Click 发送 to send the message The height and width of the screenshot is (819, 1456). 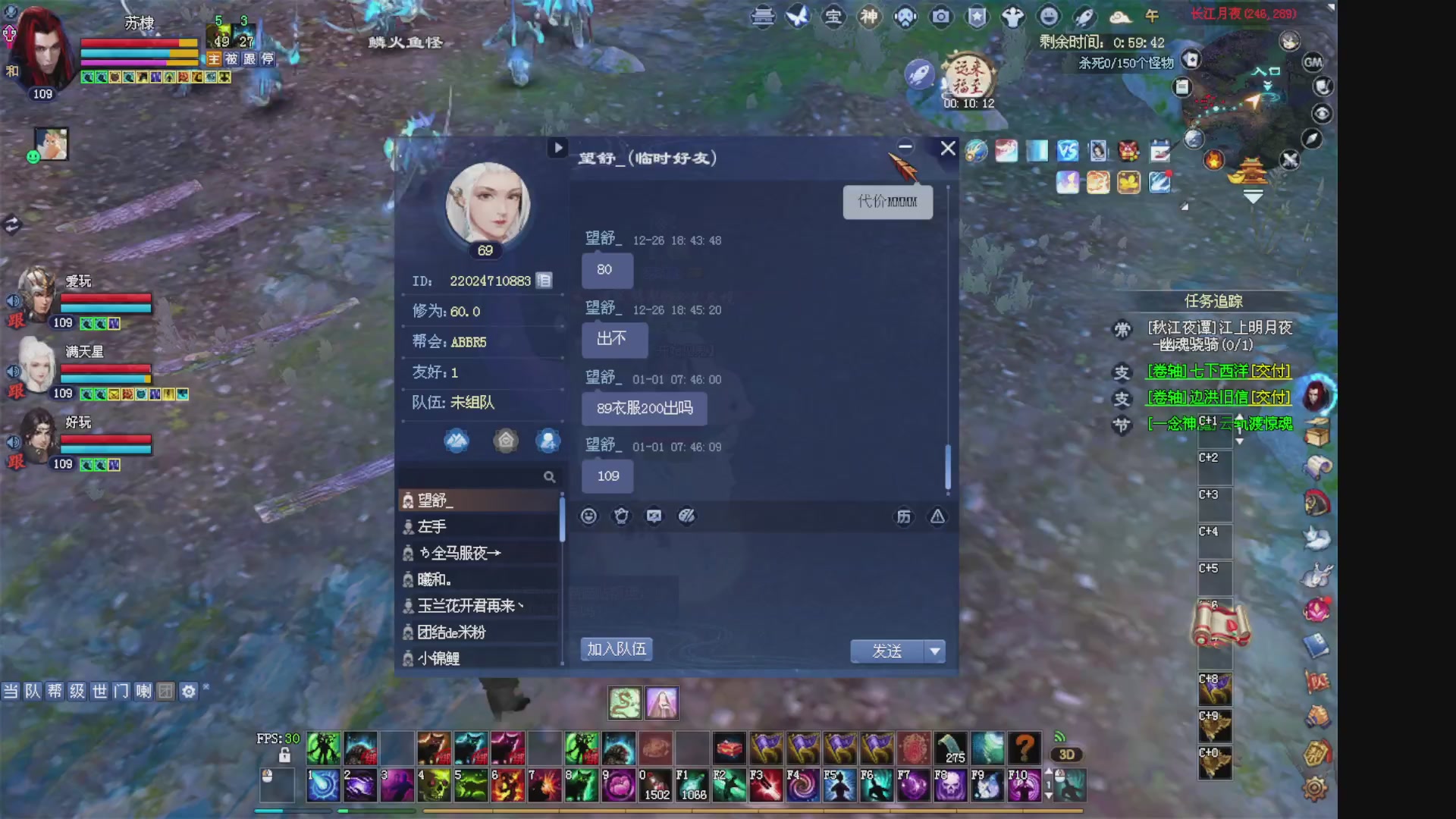(x=887, y=651)
